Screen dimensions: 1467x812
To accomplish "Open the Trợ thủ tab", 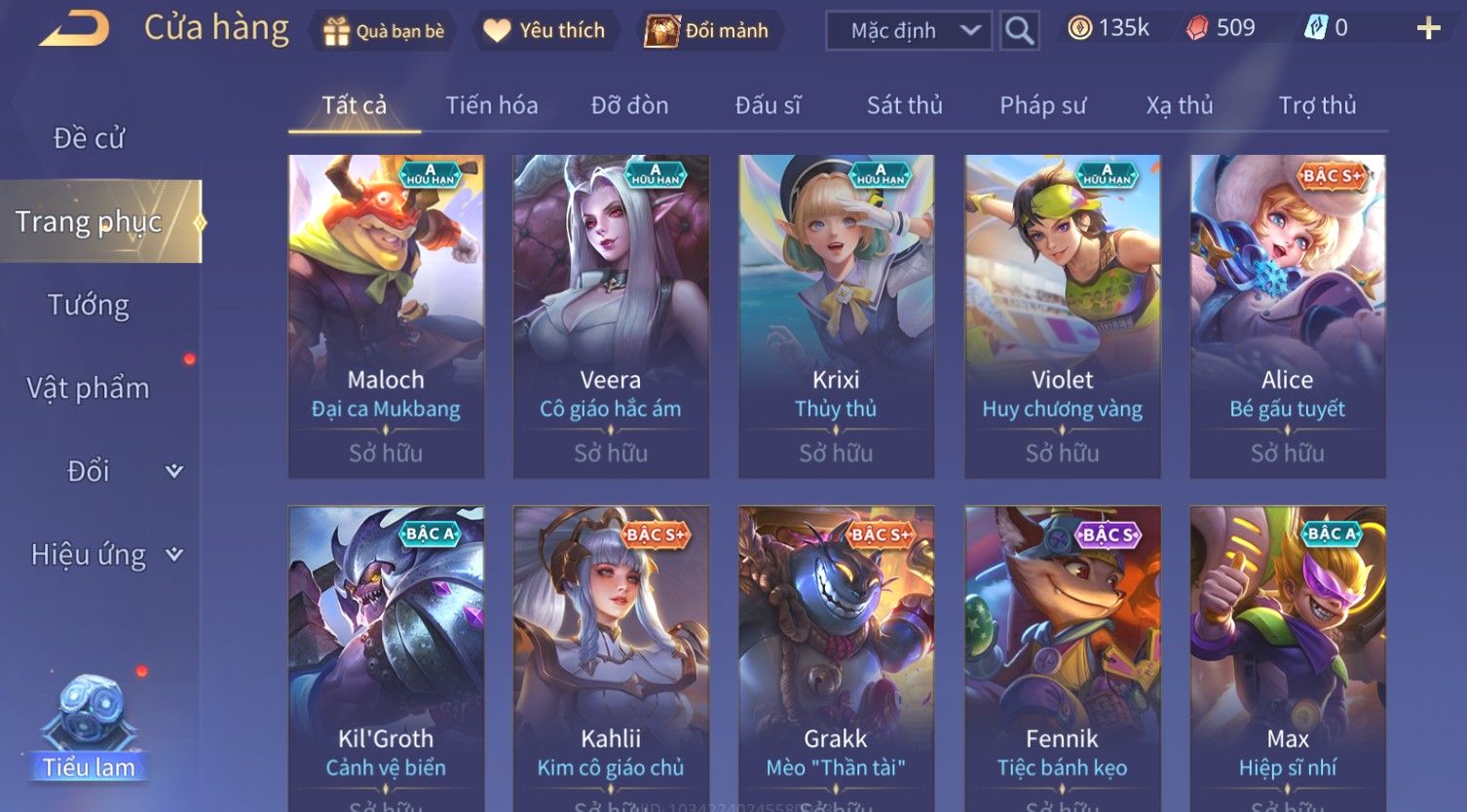I will 1317,105.
